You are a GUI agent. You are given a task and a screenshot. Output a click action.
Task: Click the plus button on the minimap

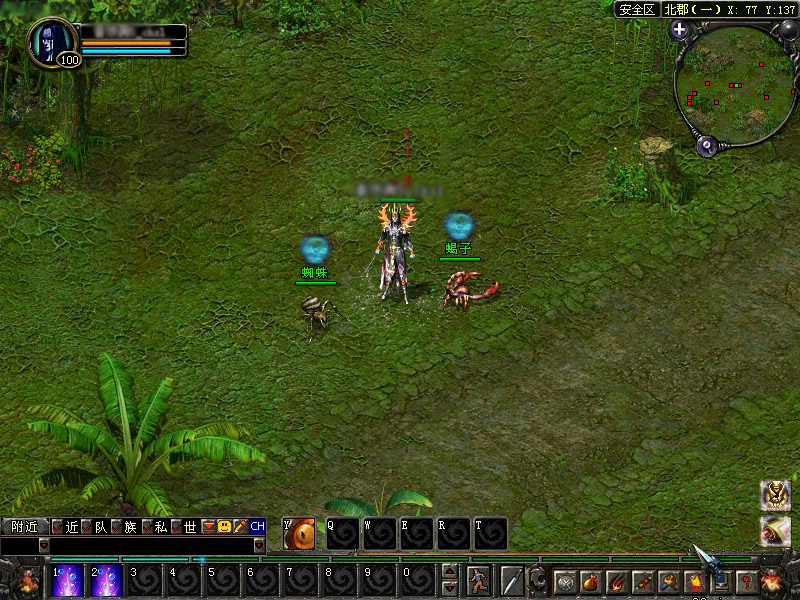[x=680, y=29]
